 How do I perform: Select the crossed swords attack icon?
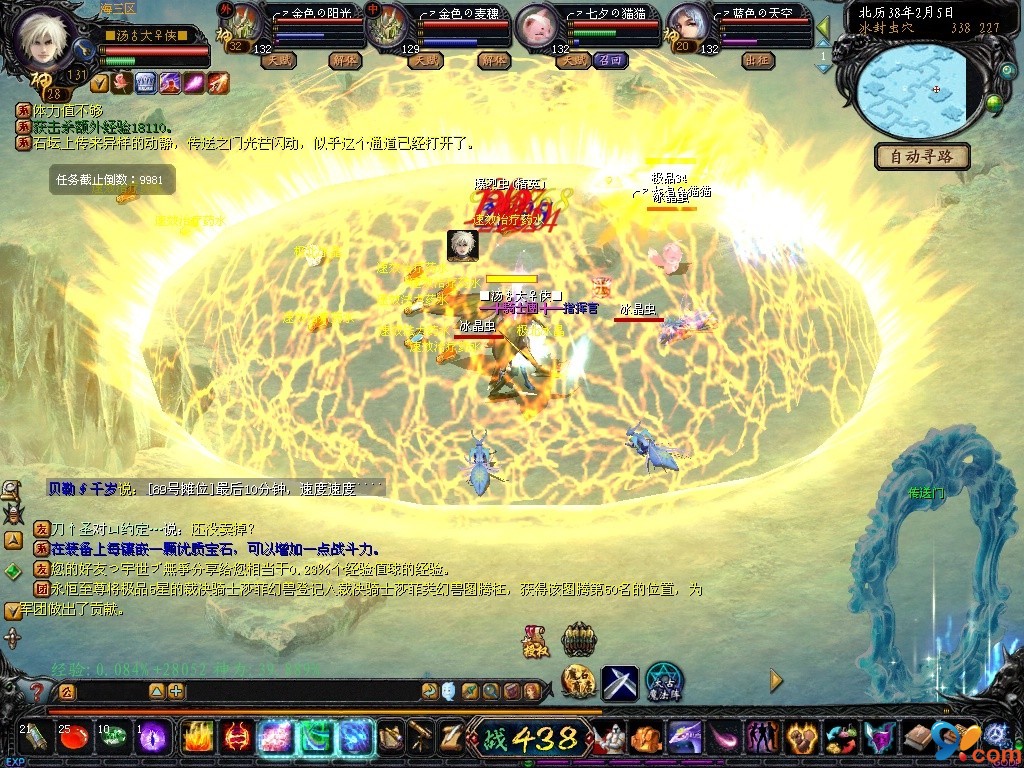620,682
